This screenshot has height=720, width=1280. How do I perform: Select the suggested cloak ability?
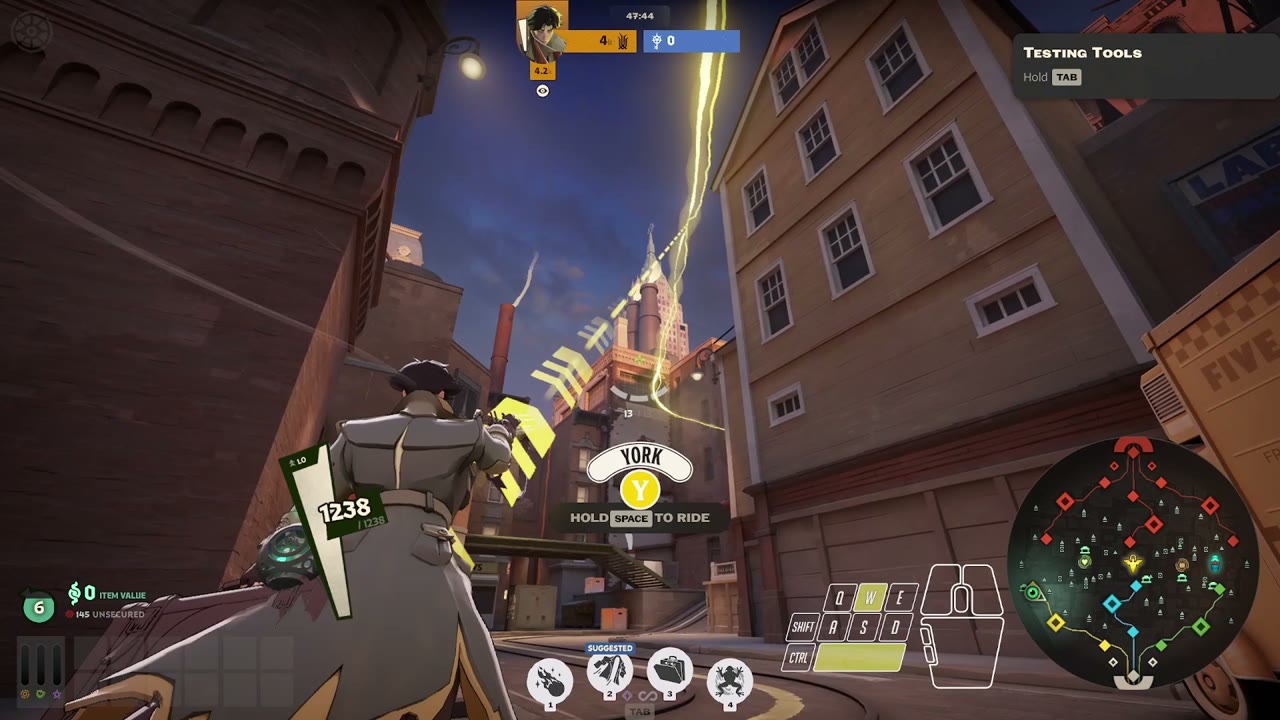[610, 675]
